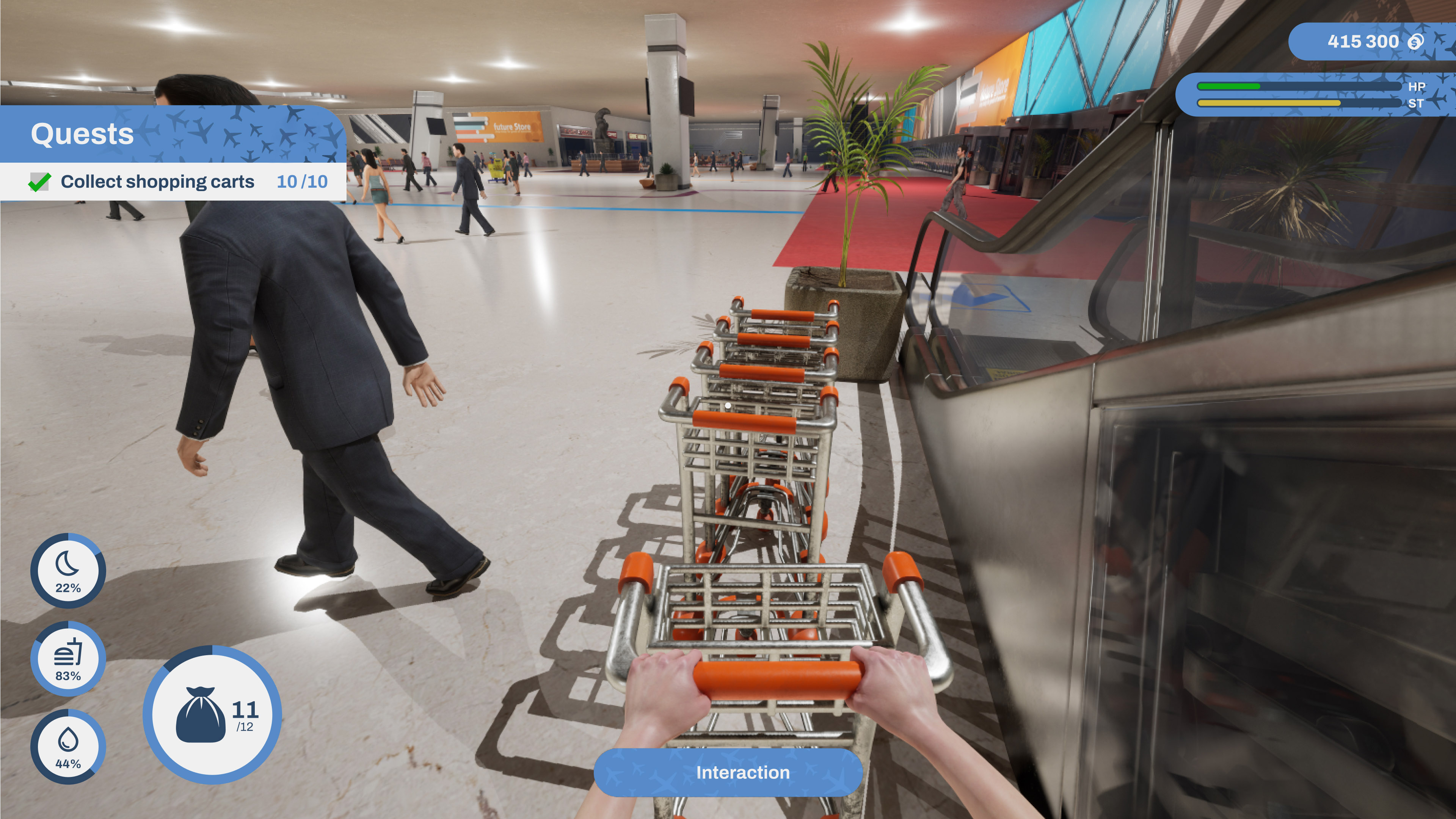Screen dimensions: 1456x819
Task: Select the Quests title tab
Action: coord(83,135)
